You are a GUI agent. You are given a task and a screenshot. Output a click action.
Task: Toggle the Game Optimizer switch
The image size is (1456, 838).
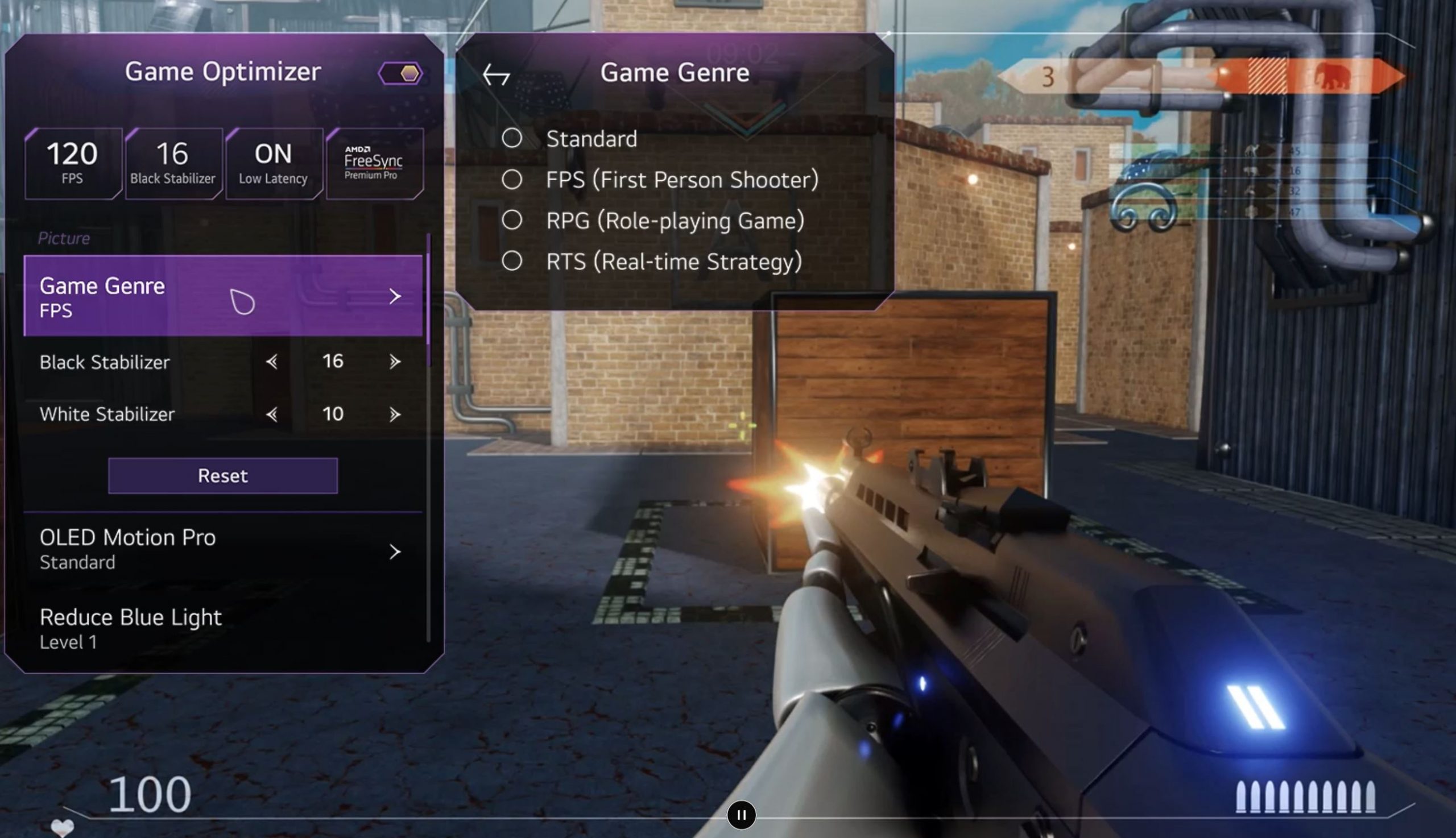(x=401, y=74)
